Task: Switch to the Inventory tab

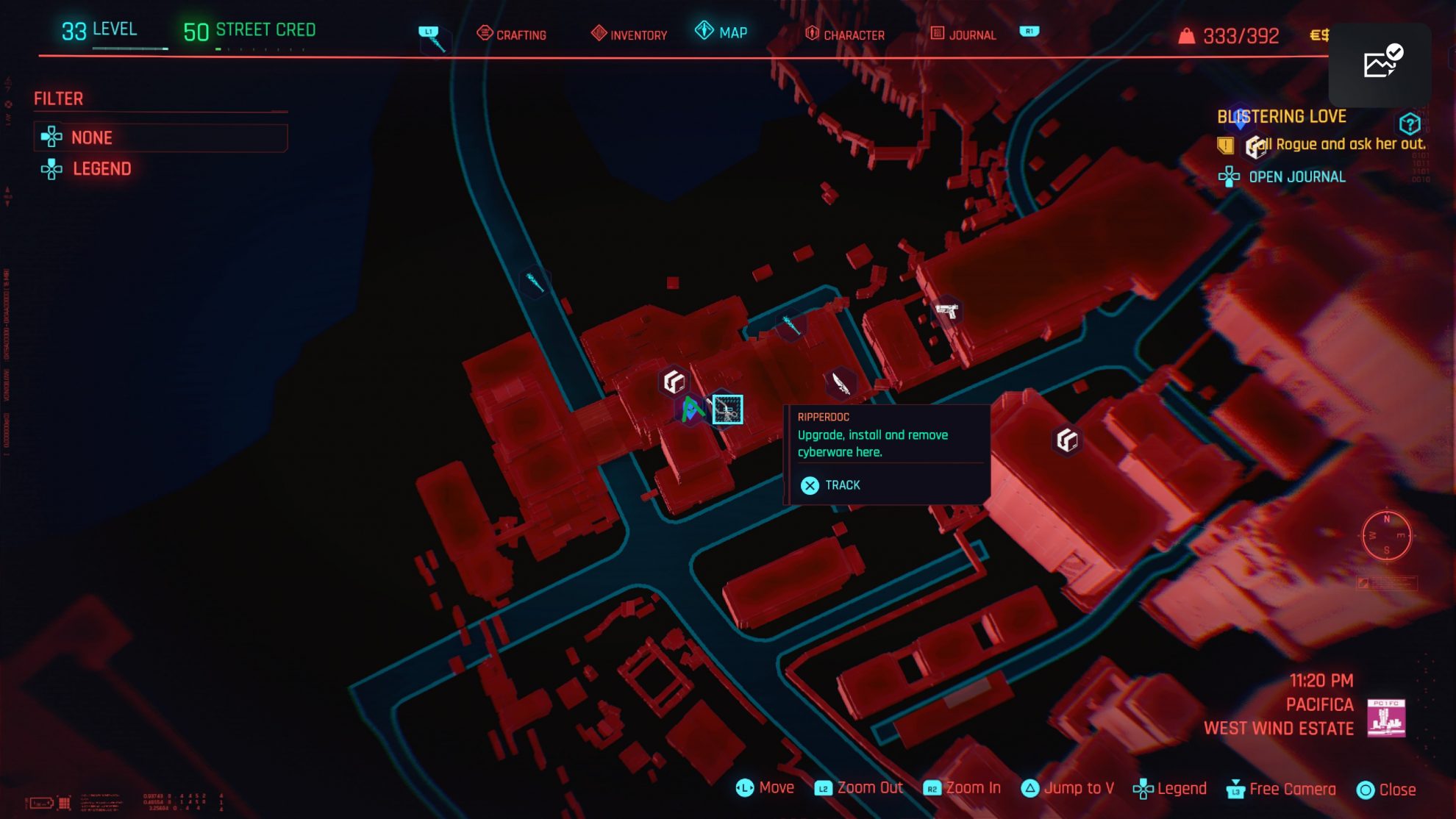Action: point(629,34)
